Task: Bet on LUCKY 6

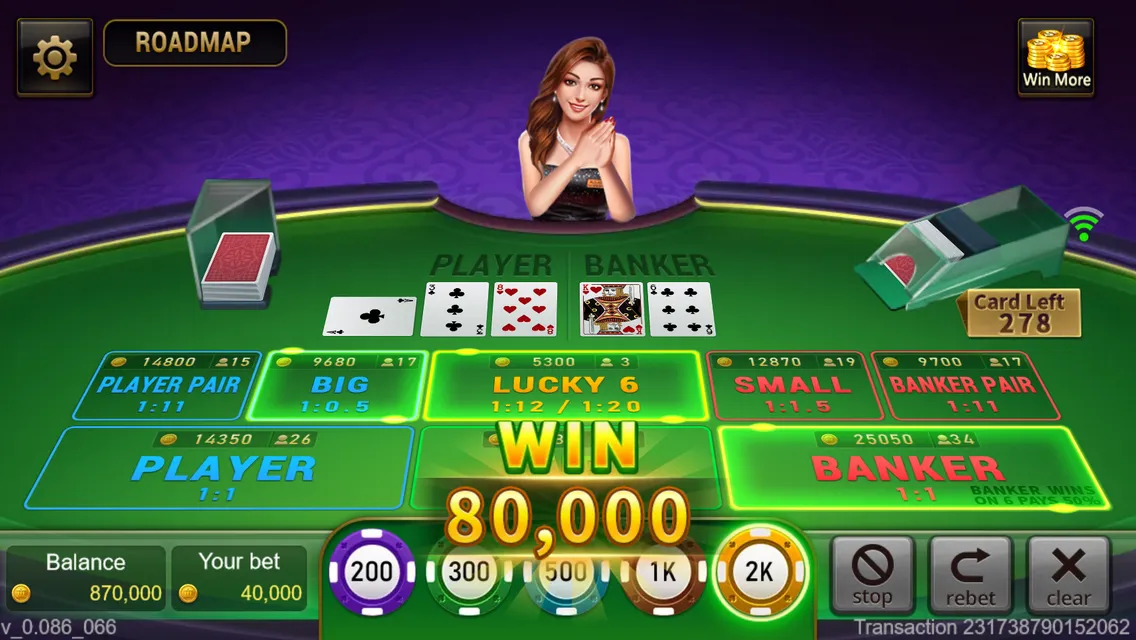Action: (564, 387)
